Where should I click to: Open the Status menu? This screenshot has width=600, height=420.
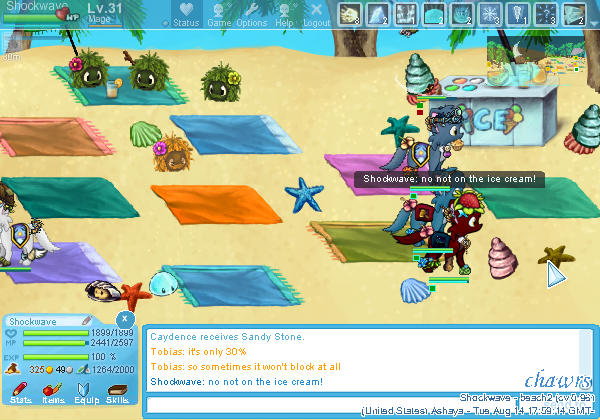coord(185,15)
